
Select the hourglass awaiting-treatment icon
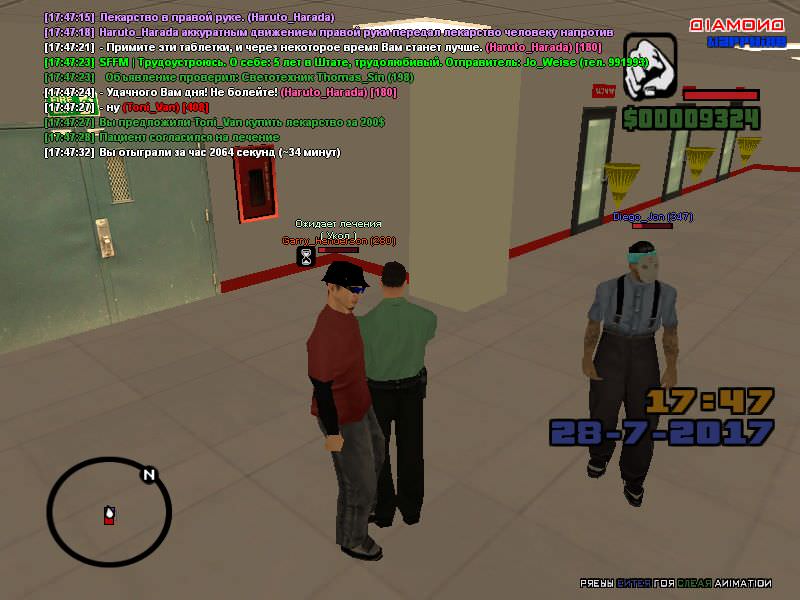[x=305, y=257]
